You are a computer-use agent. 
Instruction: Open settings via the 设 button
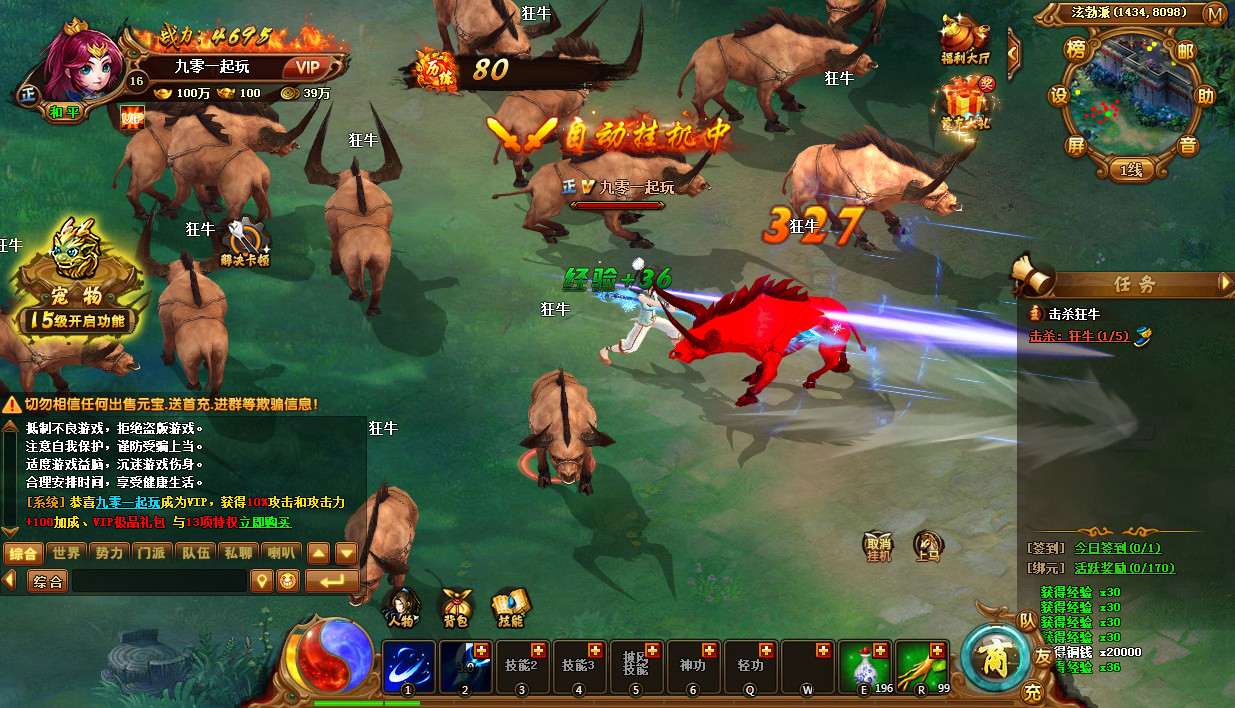click(x=1059, y=96)
